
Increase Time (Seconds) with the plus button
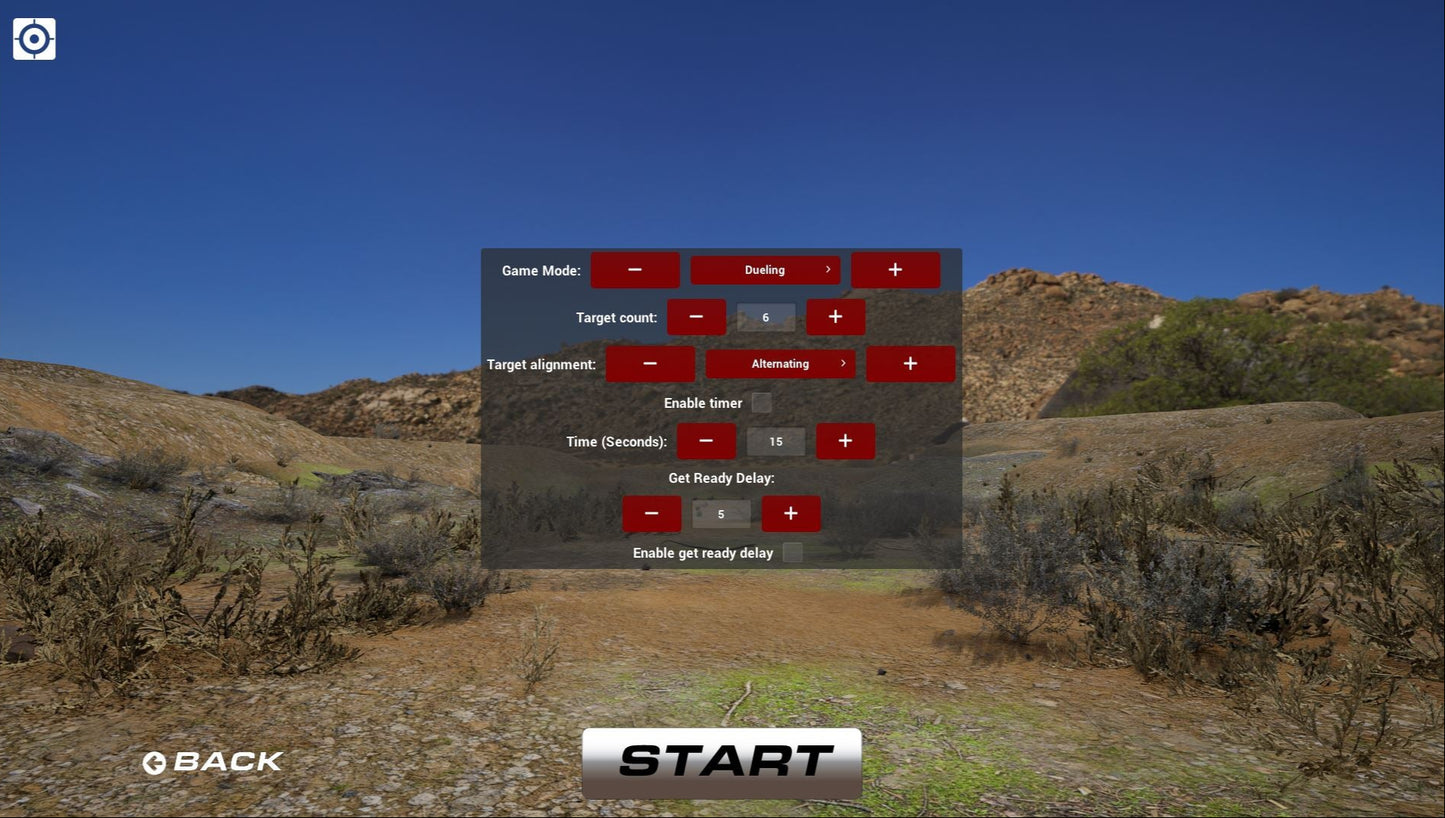click(x=845, y=440)
